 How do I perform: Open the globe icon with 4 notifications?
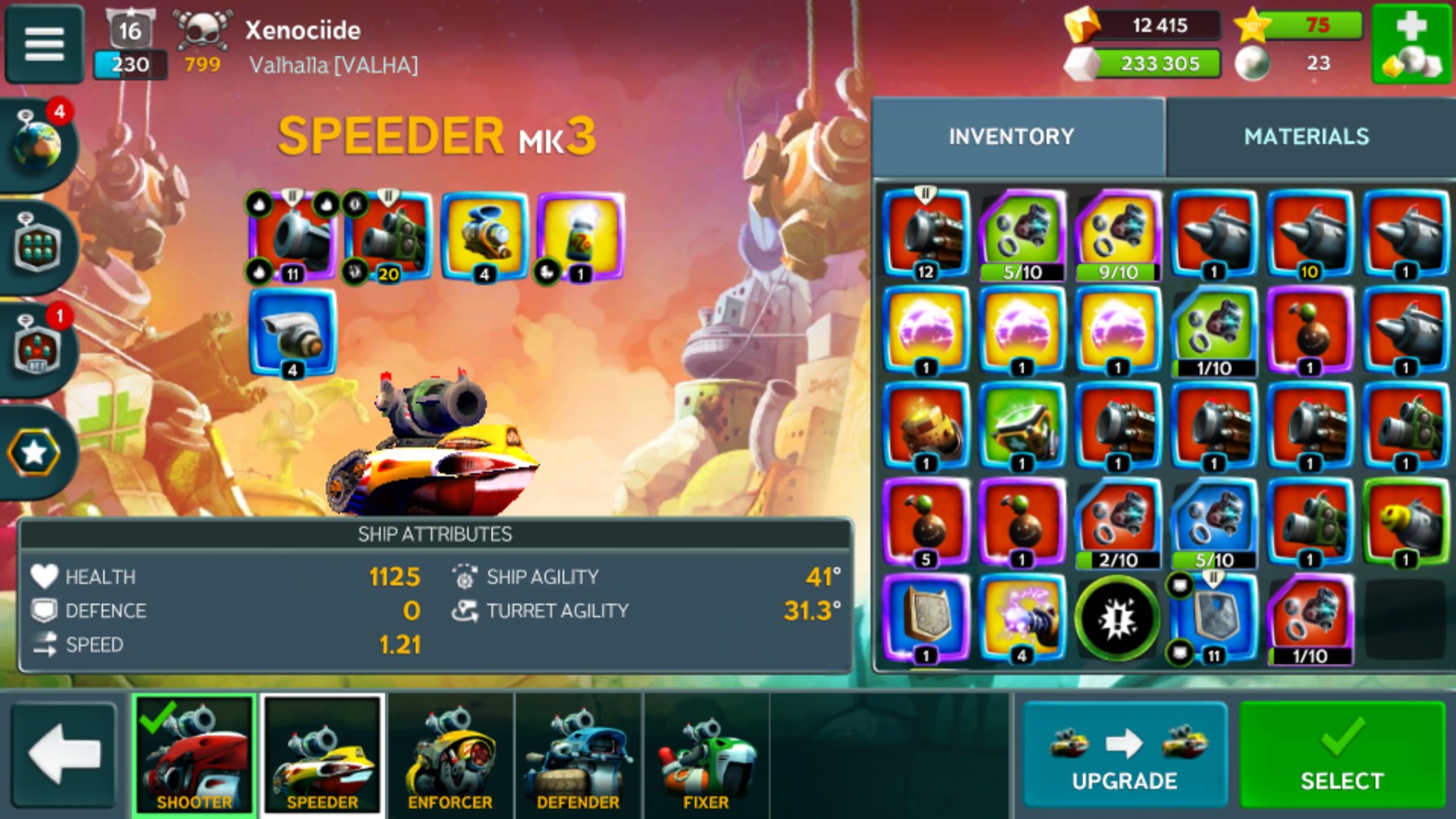[38, 143]
